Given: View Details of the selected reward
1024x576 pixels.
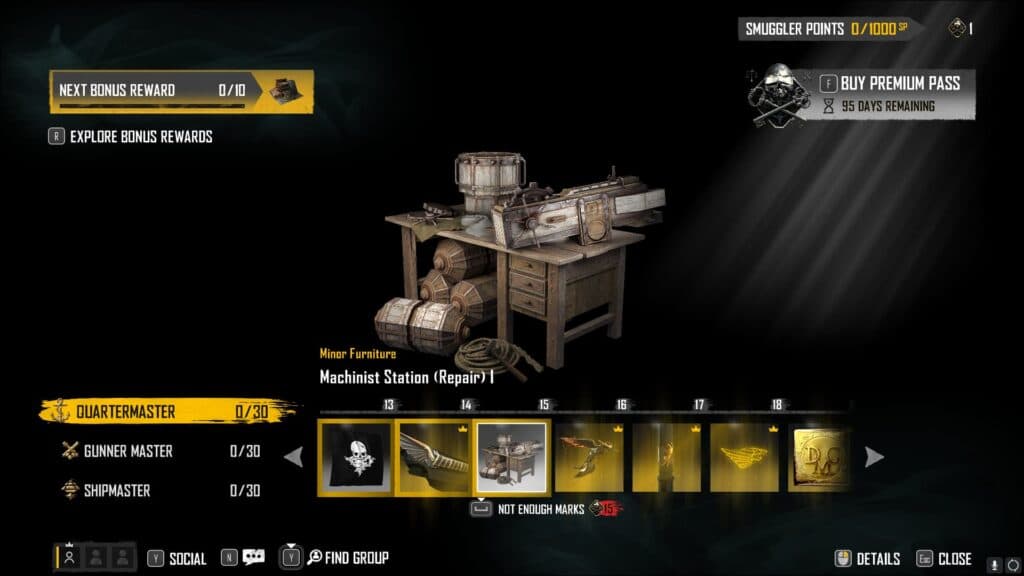Looking at the screenshot, I should 868,559.
